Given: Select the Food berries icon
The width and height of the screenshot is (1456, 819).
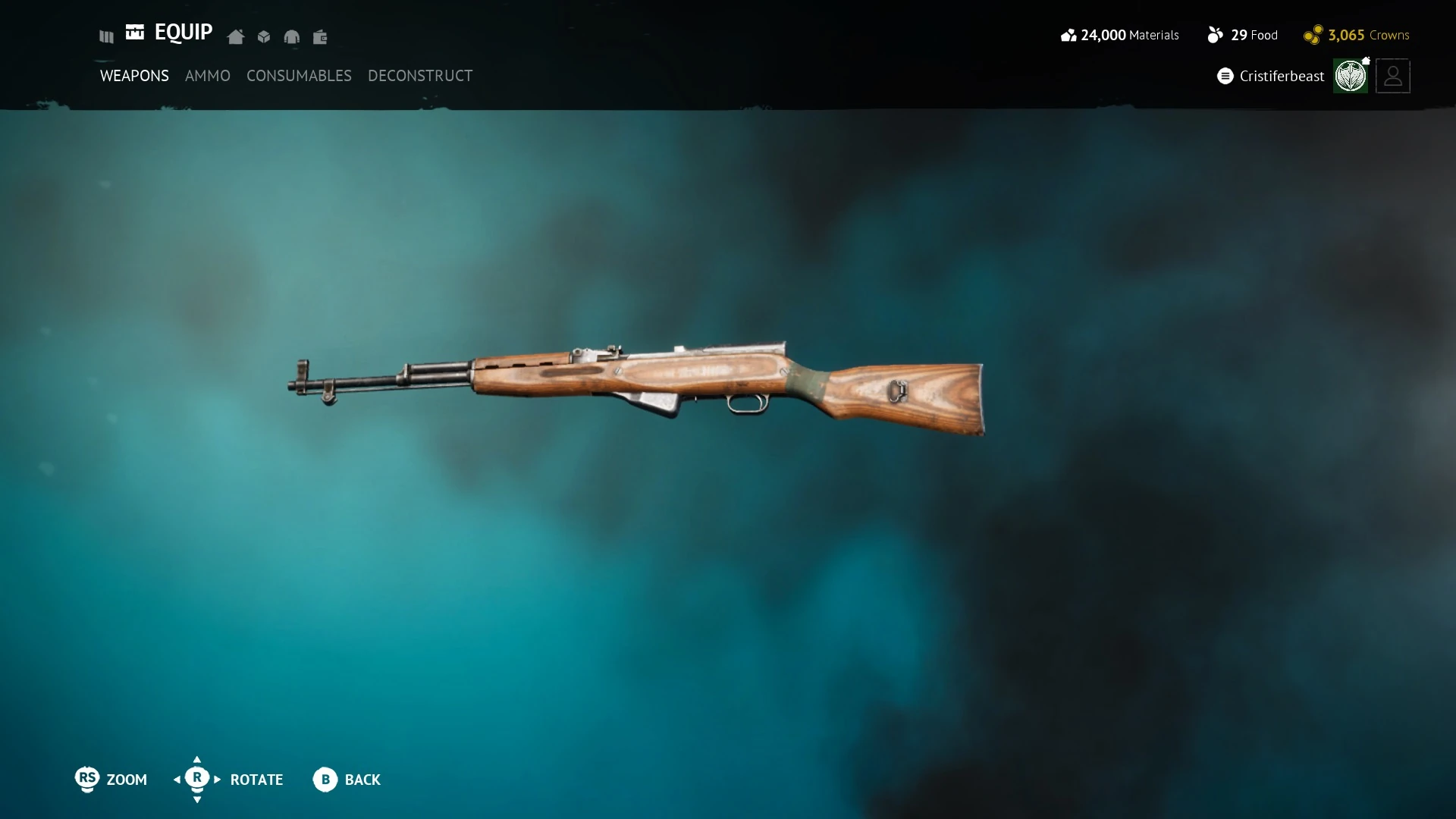Looking at the screenshot, I should (x=1216, y=35).
